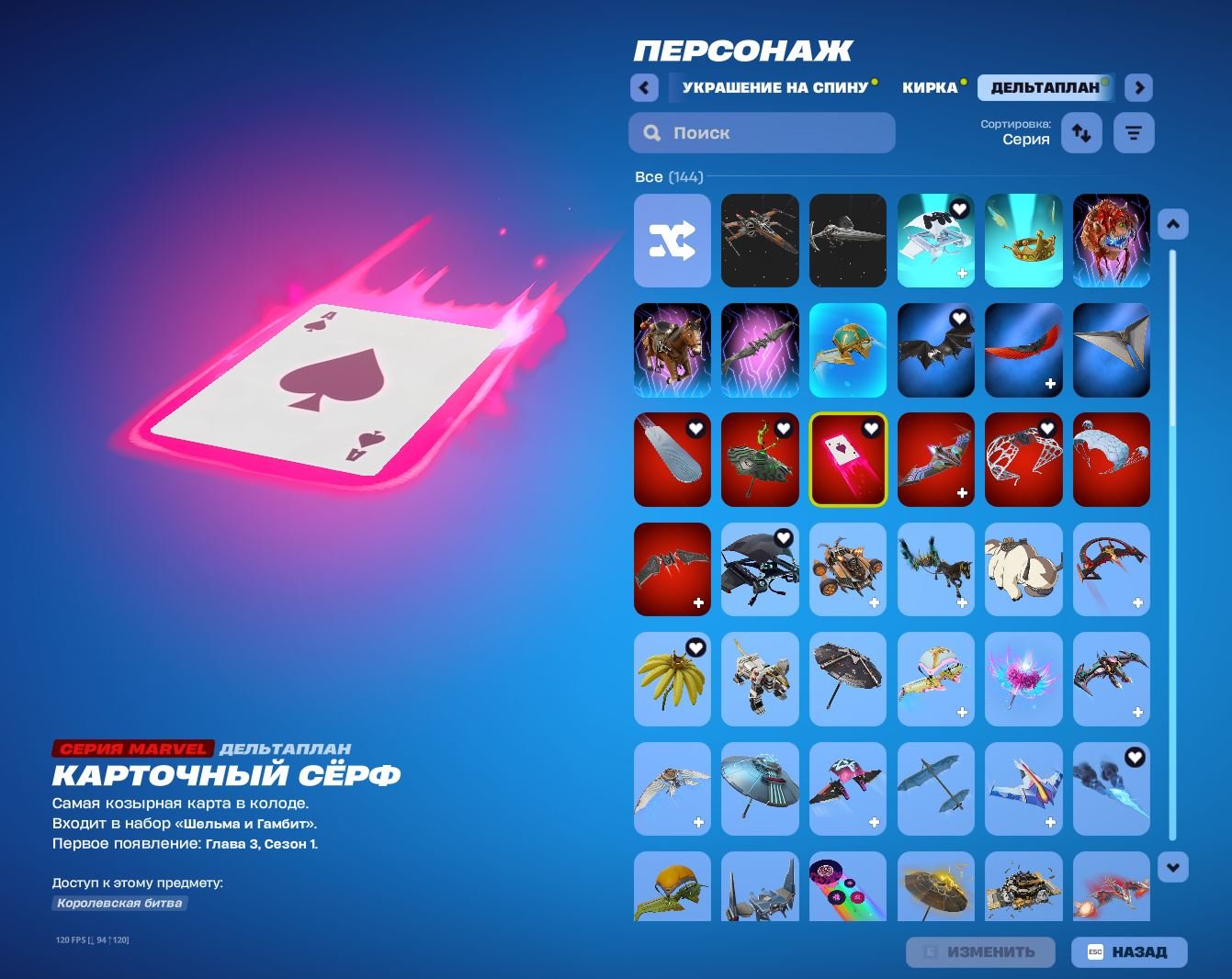
Task: Select the shuffle random glider tile
Action: [x=673, y=241]
